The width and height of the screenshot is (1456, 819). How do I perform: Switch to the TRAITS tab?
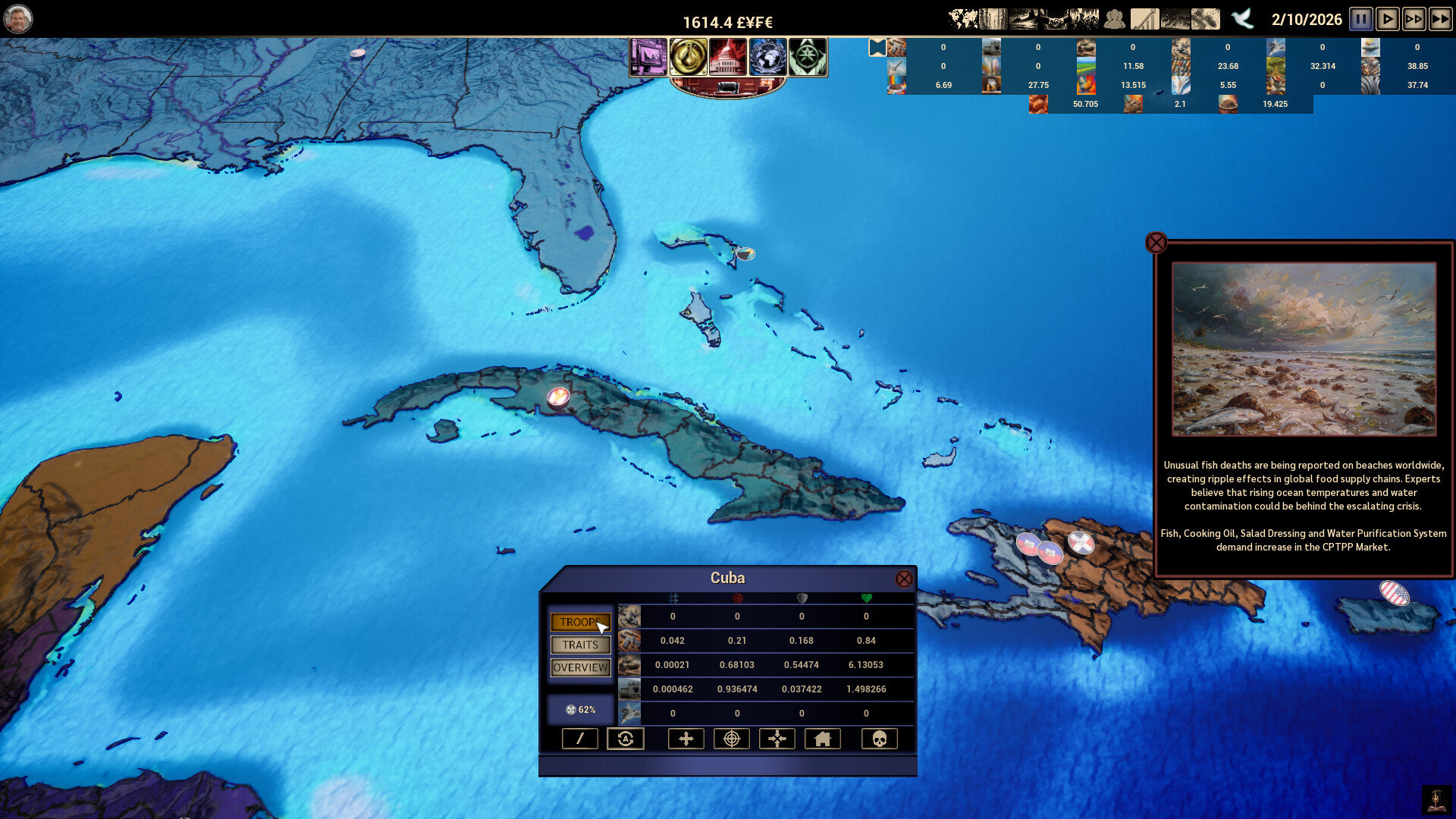click(x=580, y=645)
